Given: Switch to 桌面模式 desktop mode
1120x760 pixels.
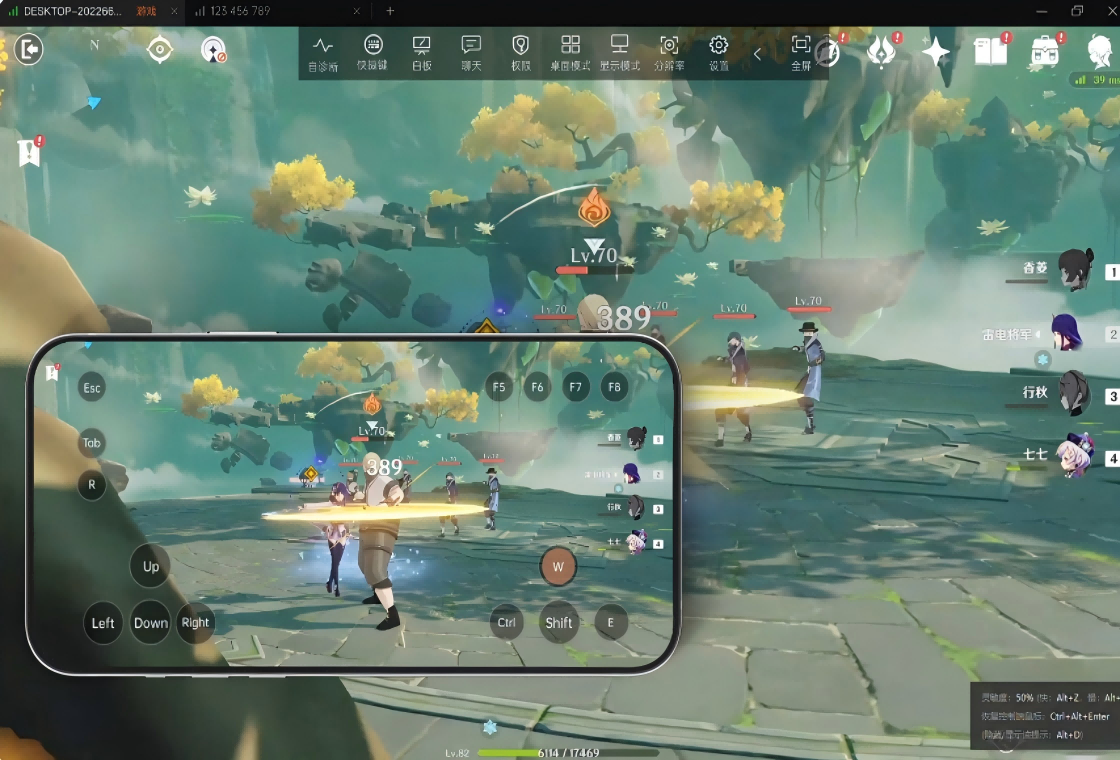Looking at the screenshot, I should 570,52.
